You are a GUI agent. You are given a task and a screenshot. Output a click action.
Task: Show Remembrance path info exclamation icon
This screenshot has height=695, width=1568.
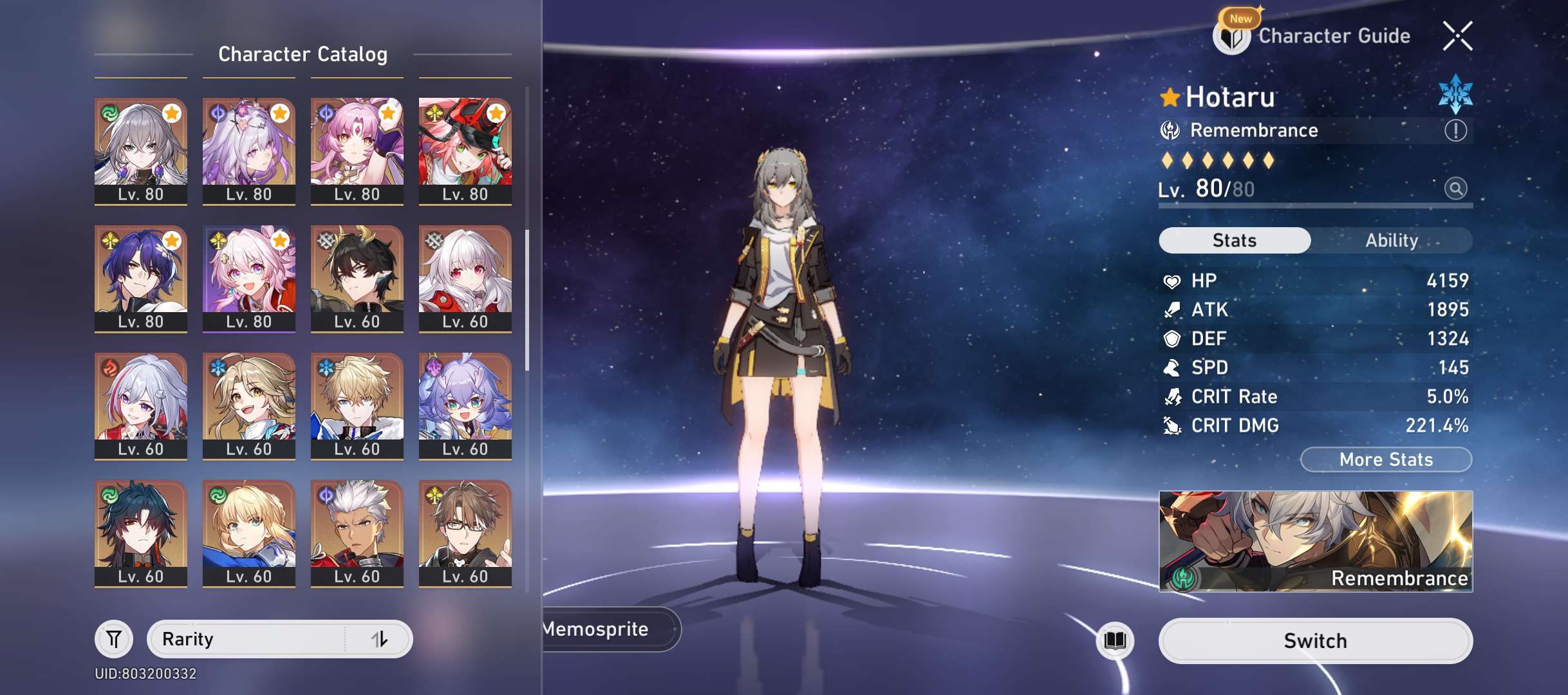(1455, 131)
